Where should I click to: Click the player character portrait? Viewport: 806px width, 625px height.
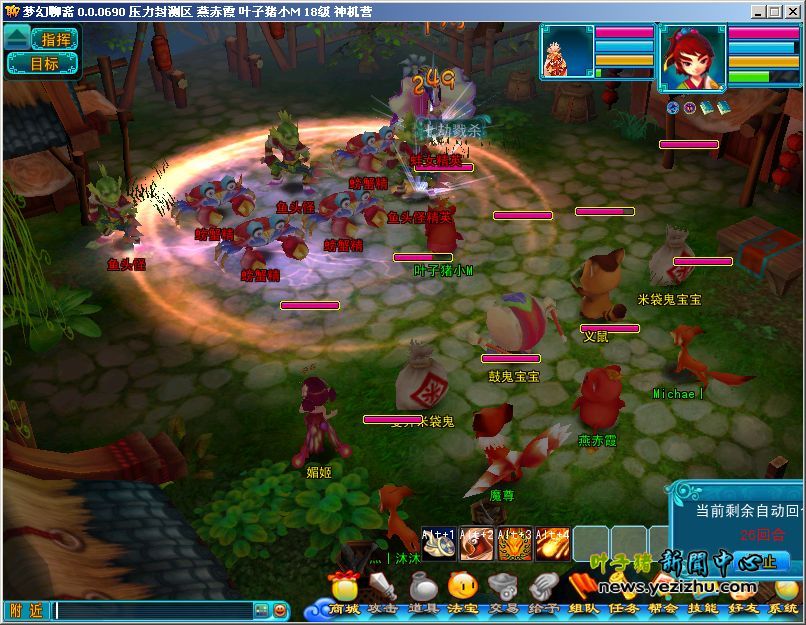click(x=692, y=59)
